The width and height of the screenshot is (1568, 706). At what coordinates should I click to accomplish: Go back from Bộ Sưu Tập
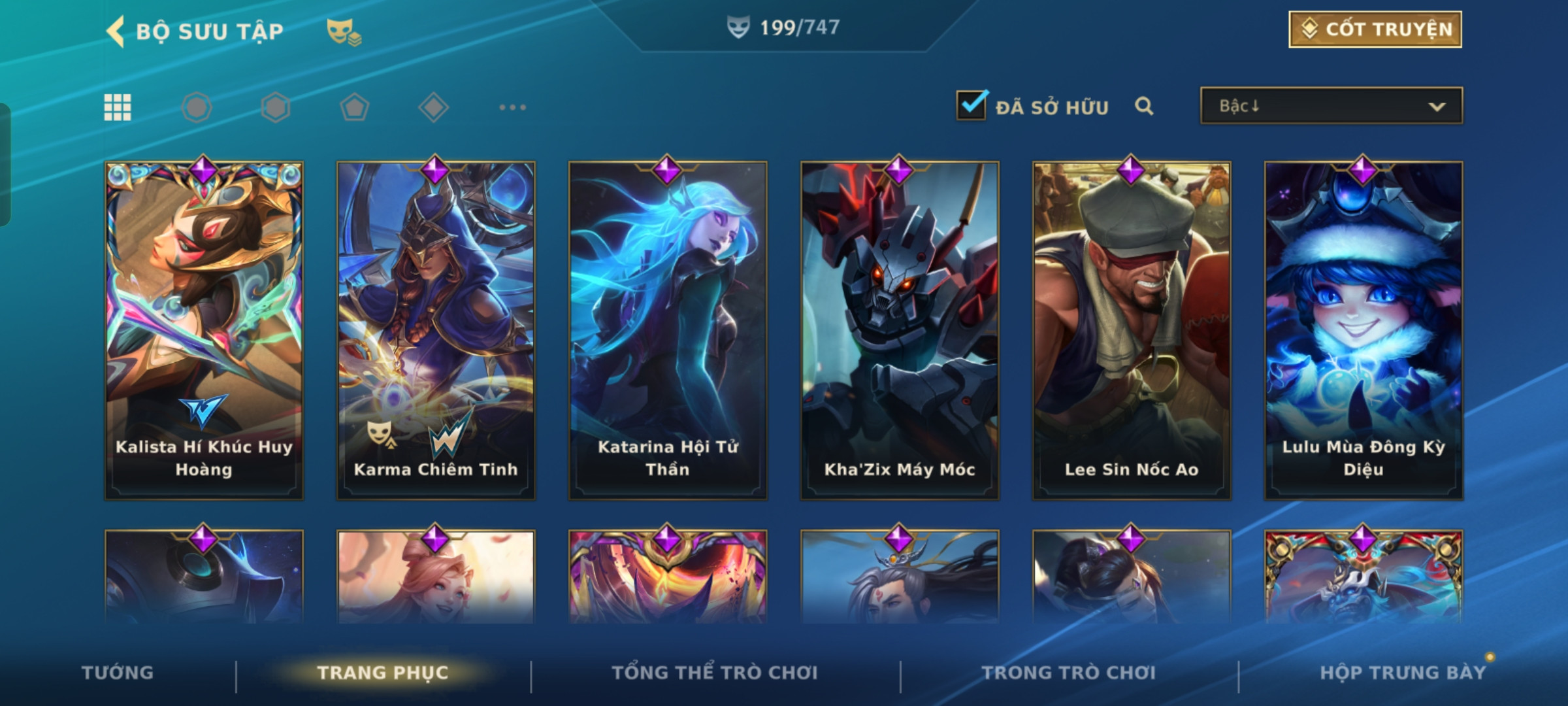pyautogui.click(x=116, y=31)
